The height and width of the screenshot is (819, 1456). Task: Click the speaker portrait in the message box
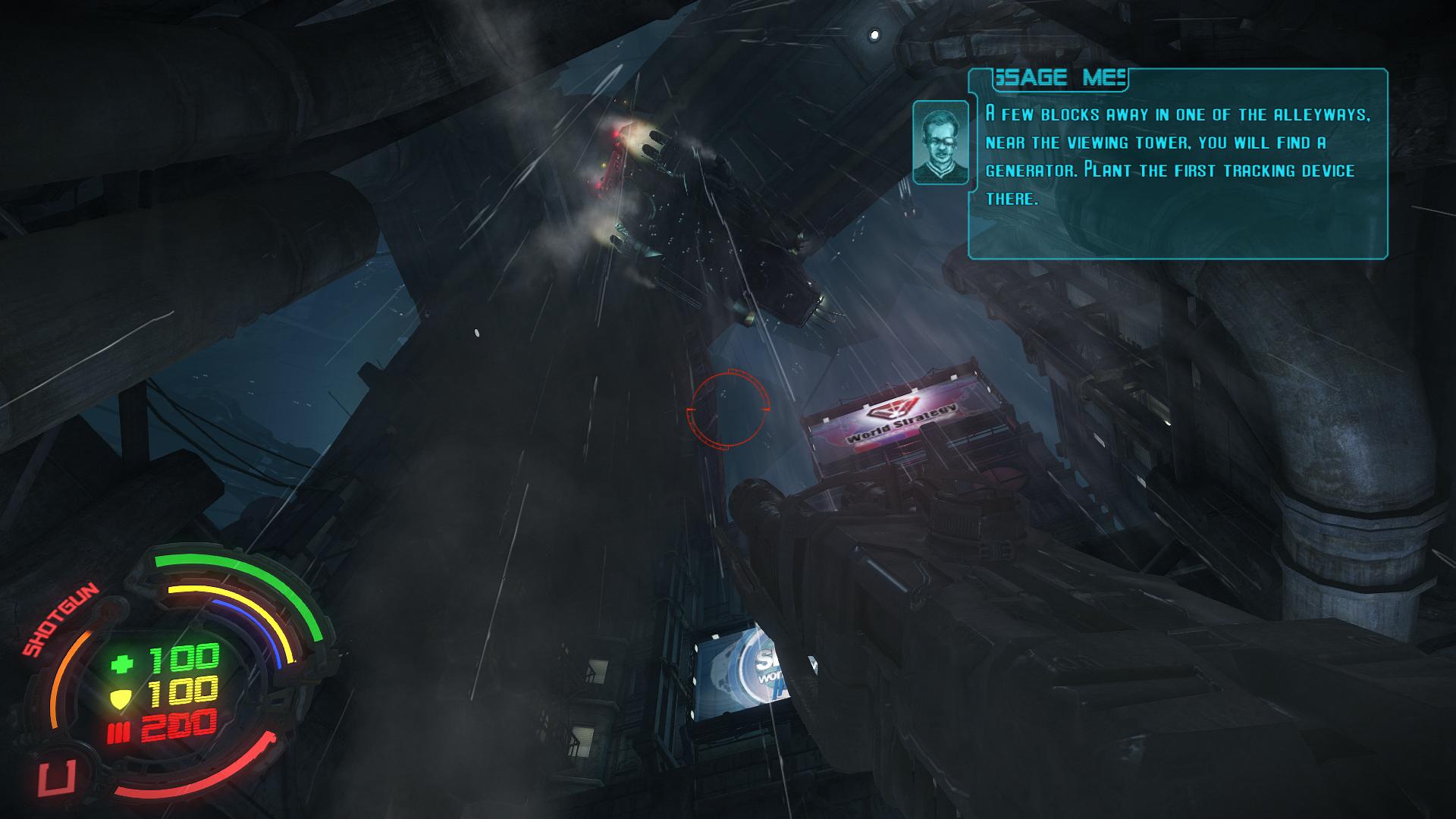(x=940, y=143)
